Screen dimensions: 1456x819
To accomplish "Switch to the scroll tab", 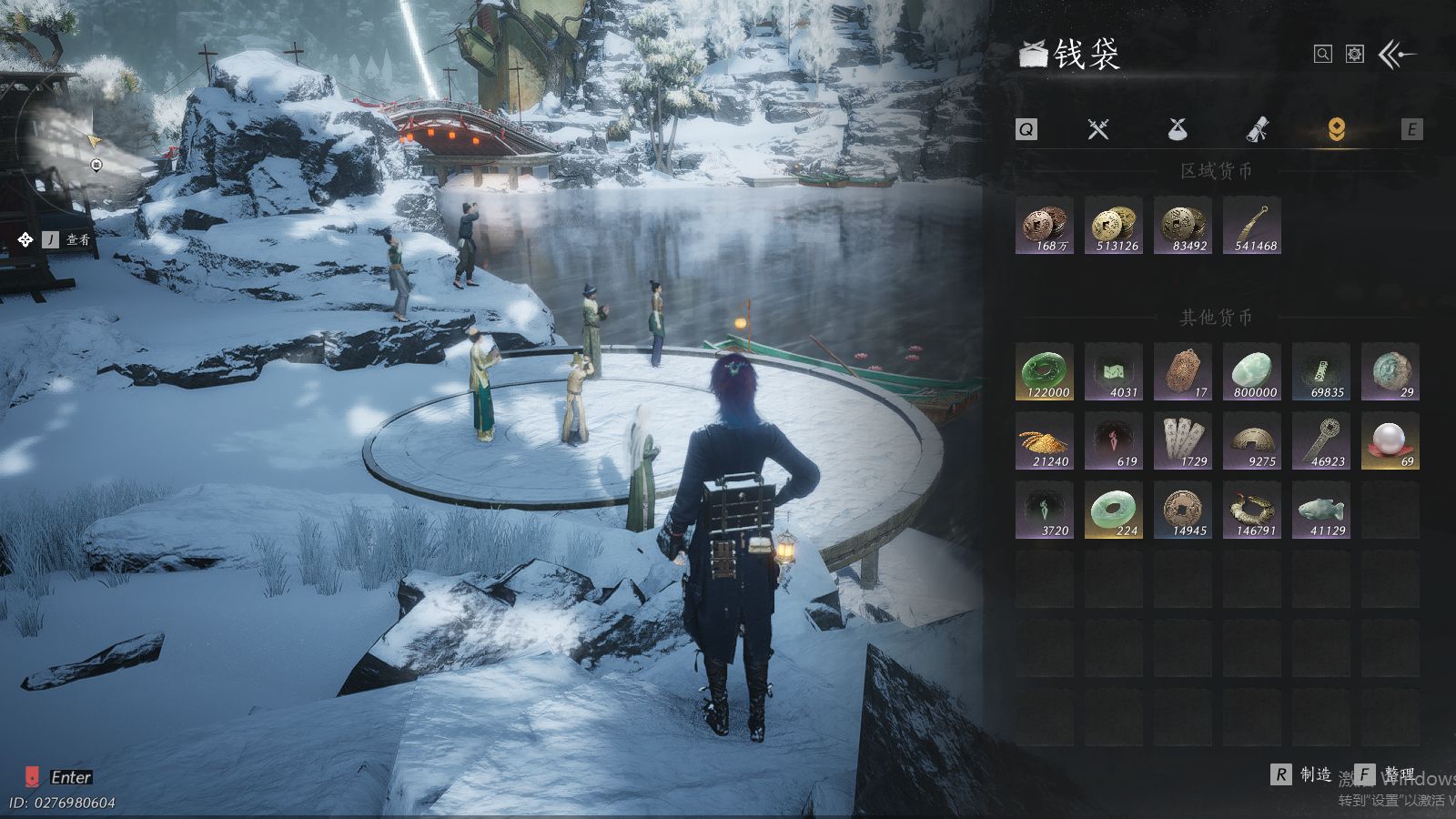I will (1257, 129).
